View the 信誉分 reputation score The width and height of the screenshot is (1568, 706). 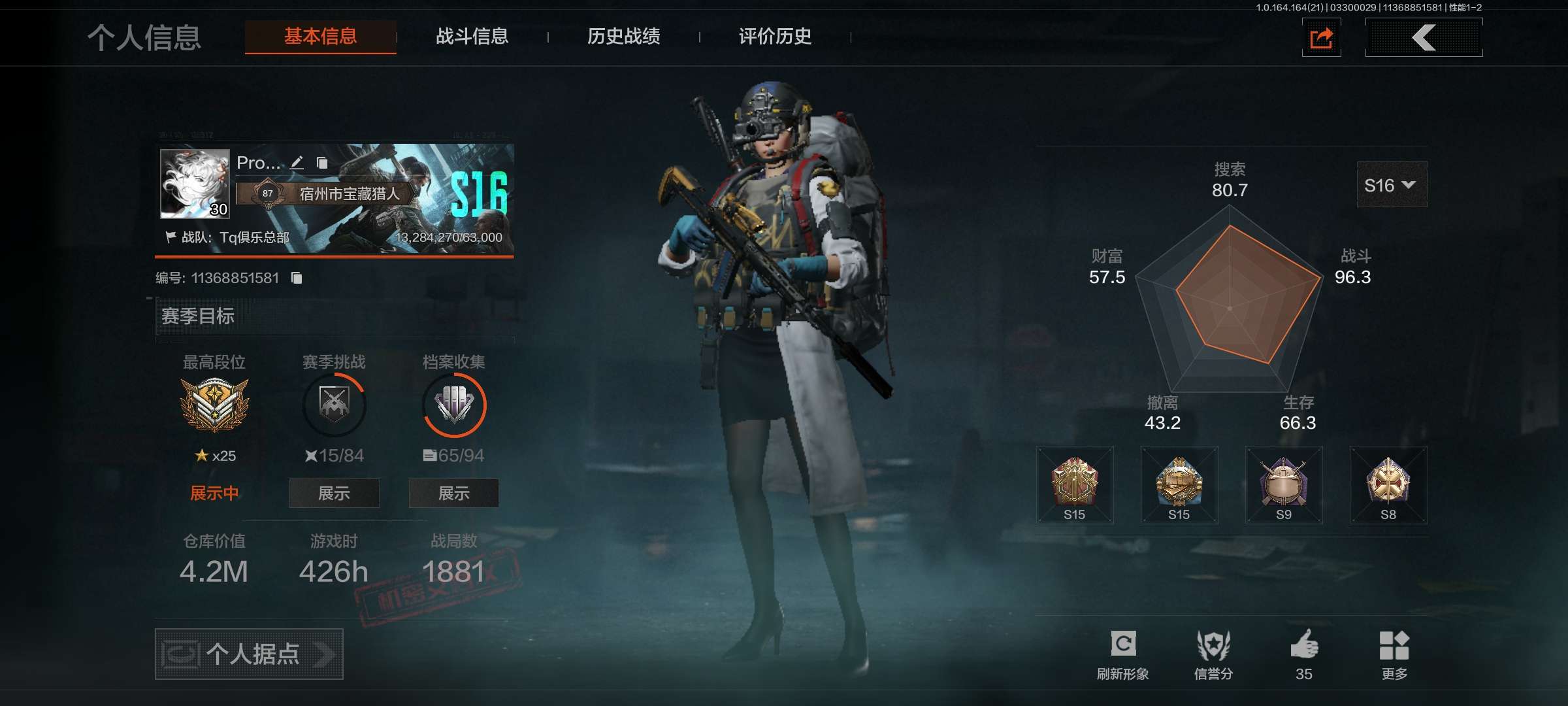coord(1213,654)
